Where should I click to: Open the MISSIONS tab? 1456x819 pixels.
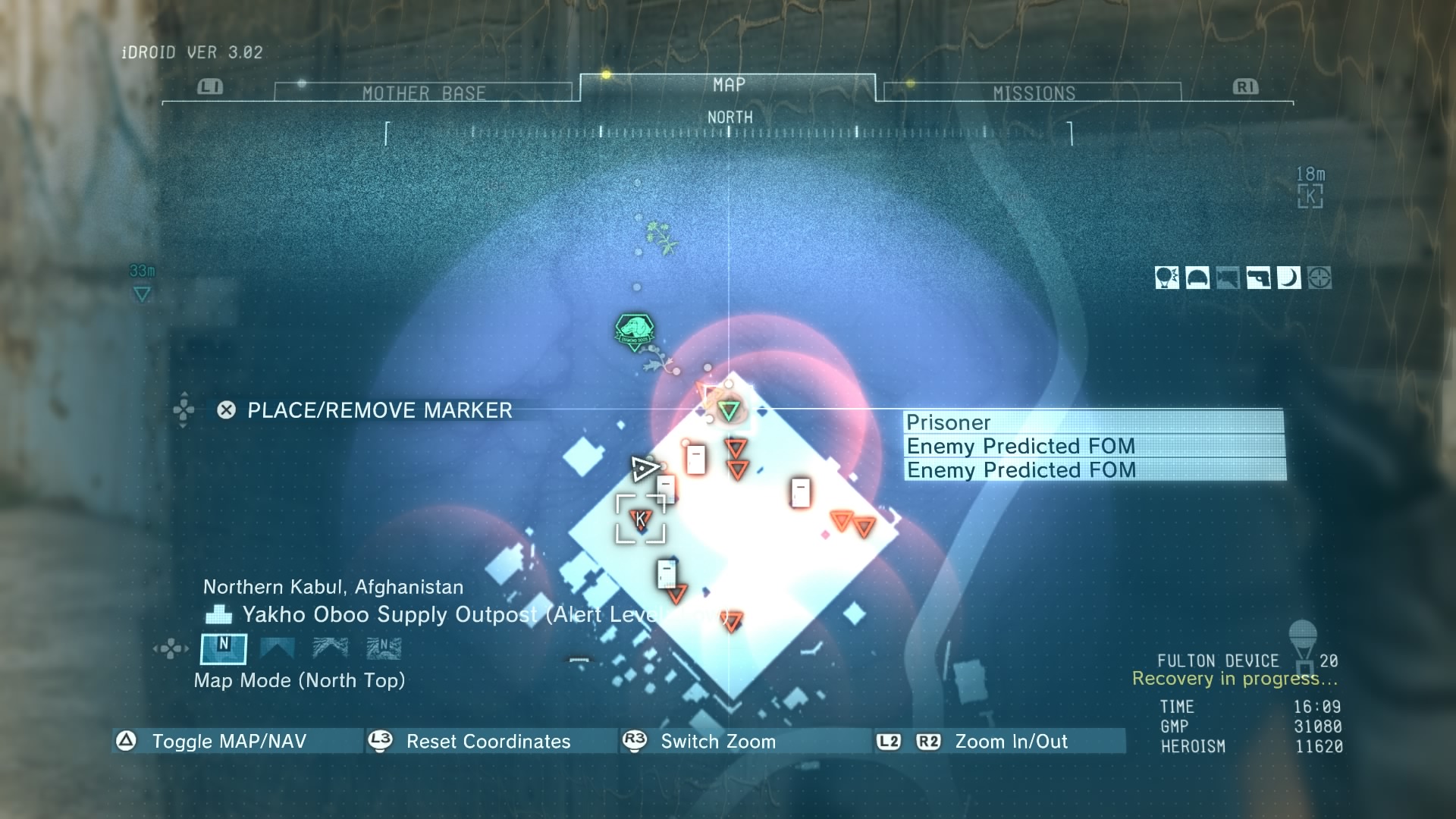click(x=1034, y=92)
